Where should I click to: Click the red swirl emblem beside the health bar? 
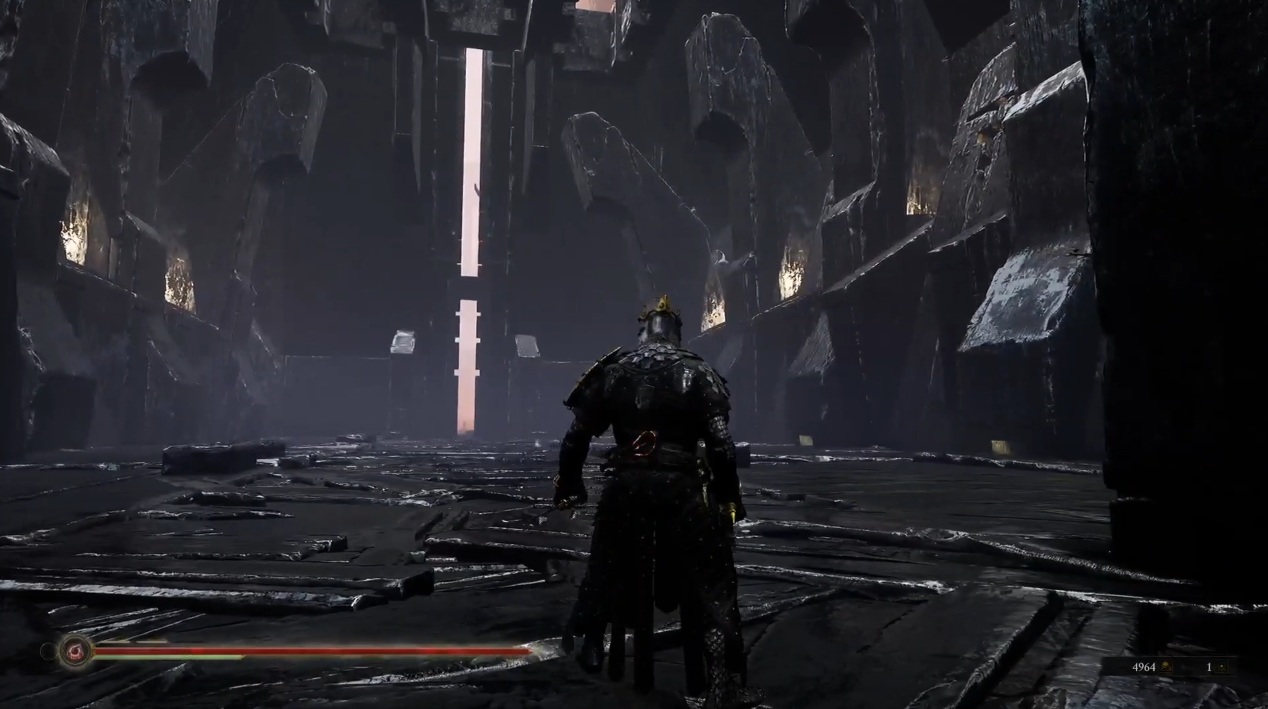75,651
